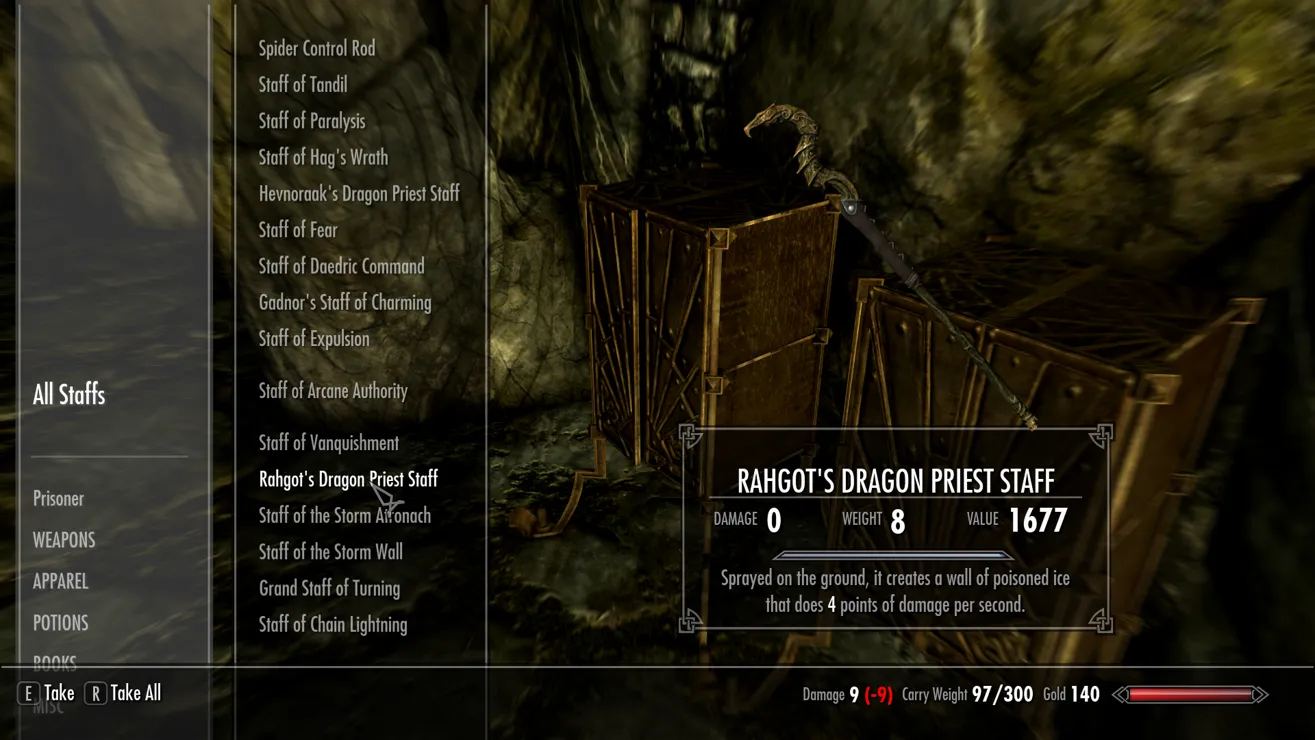This screenshot has height=740, width=1315.
Task: Select Staff of Vanquishment
Action: 328,443
